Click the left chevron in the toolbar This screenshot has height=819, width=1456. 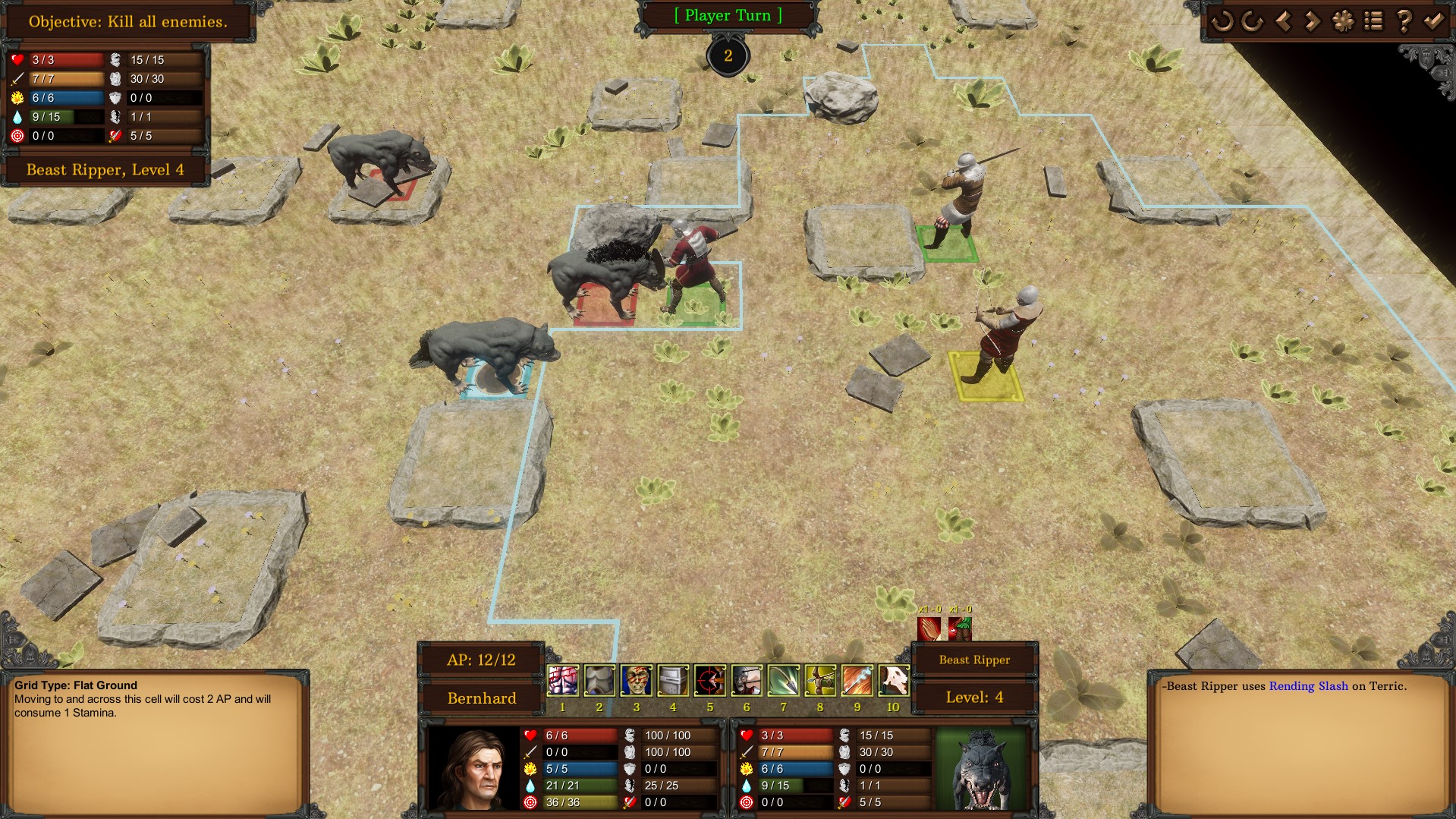point(1284,22)
